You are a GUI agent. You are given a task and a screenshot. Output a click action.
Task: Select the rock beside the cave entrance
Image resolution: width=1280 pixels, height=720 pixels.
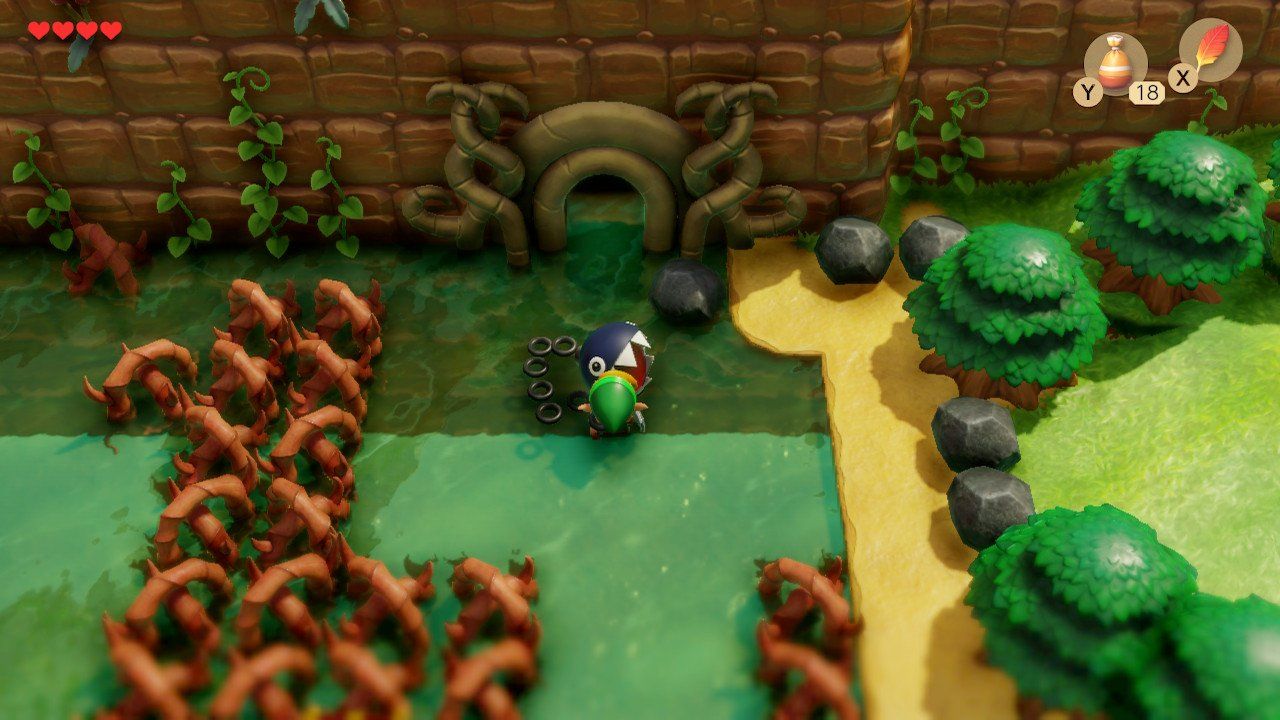(685, 285)
